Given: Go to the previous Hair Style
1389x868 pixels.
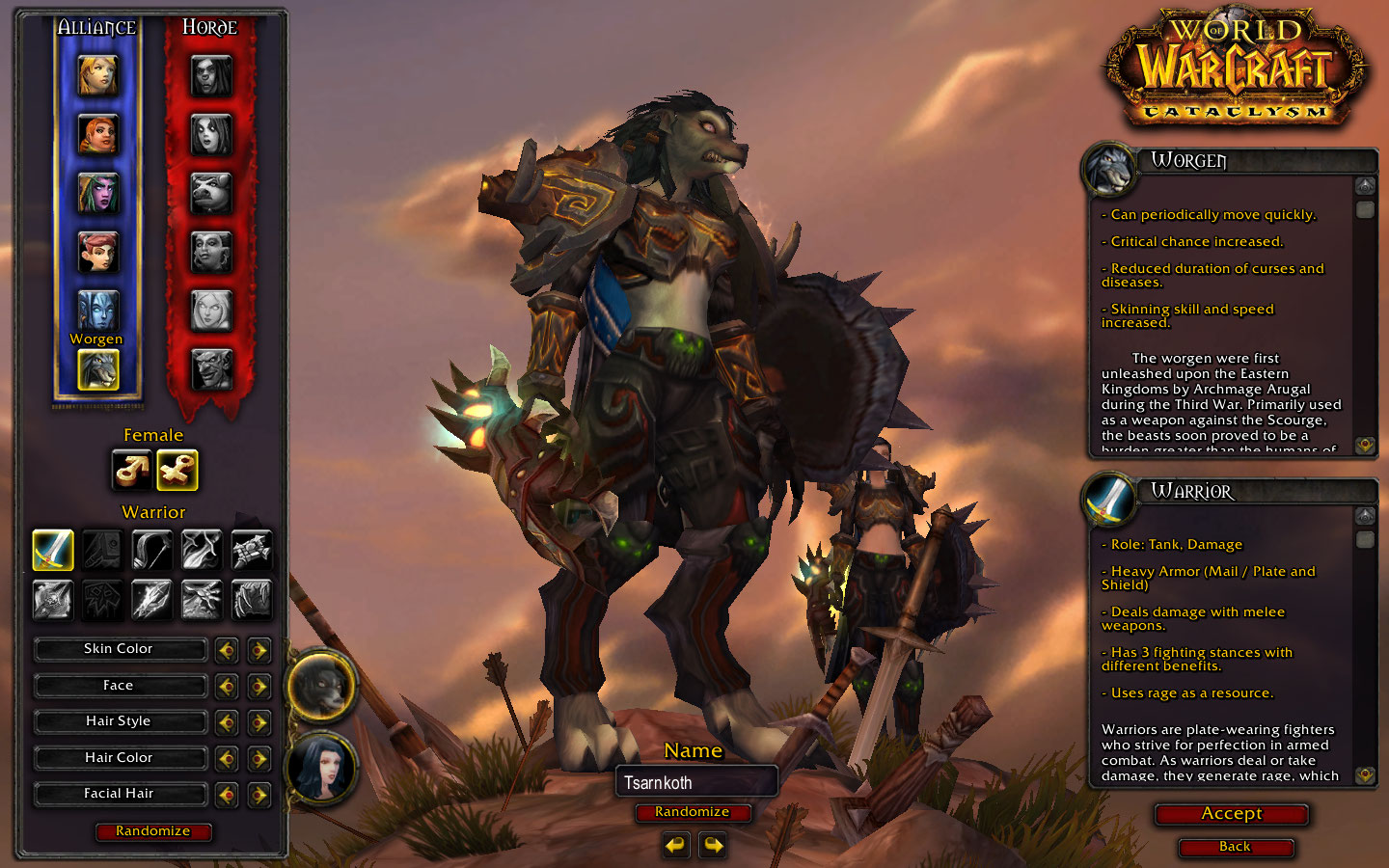Looking at the screenshot, I should tap(227, 722).
